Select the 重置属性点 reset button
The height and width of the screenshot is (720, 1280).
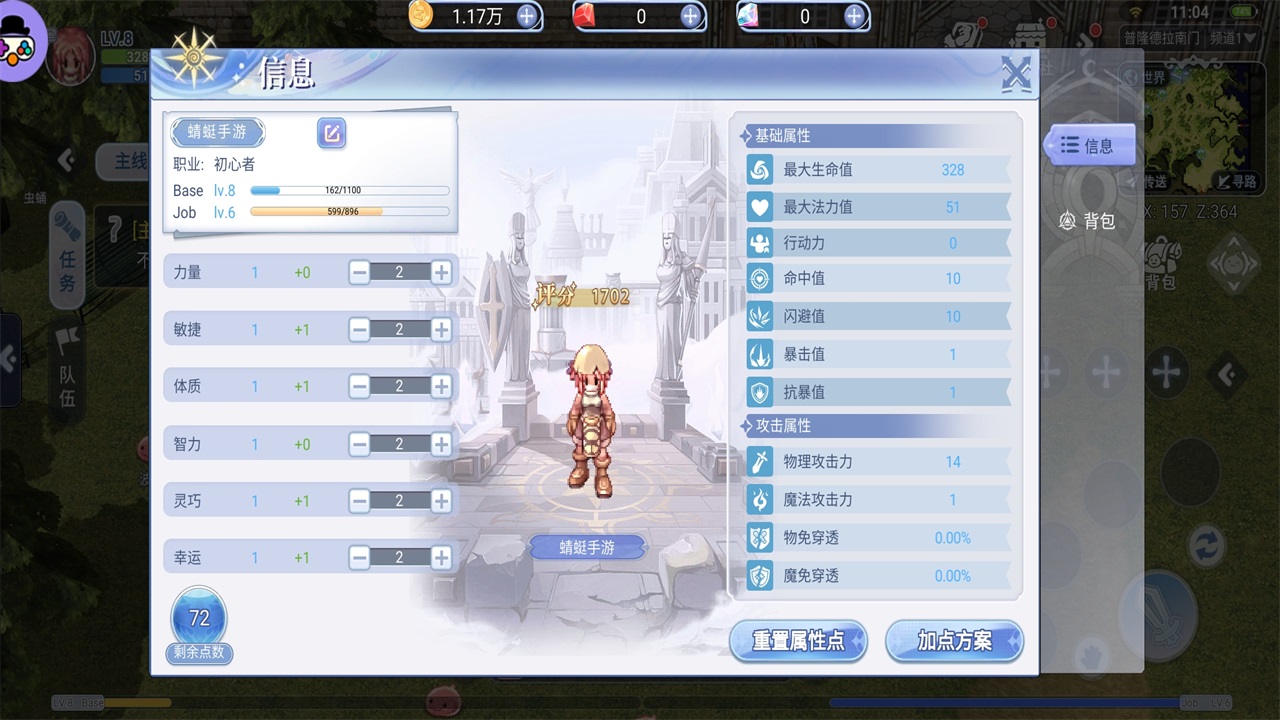(x=798, y=641)
